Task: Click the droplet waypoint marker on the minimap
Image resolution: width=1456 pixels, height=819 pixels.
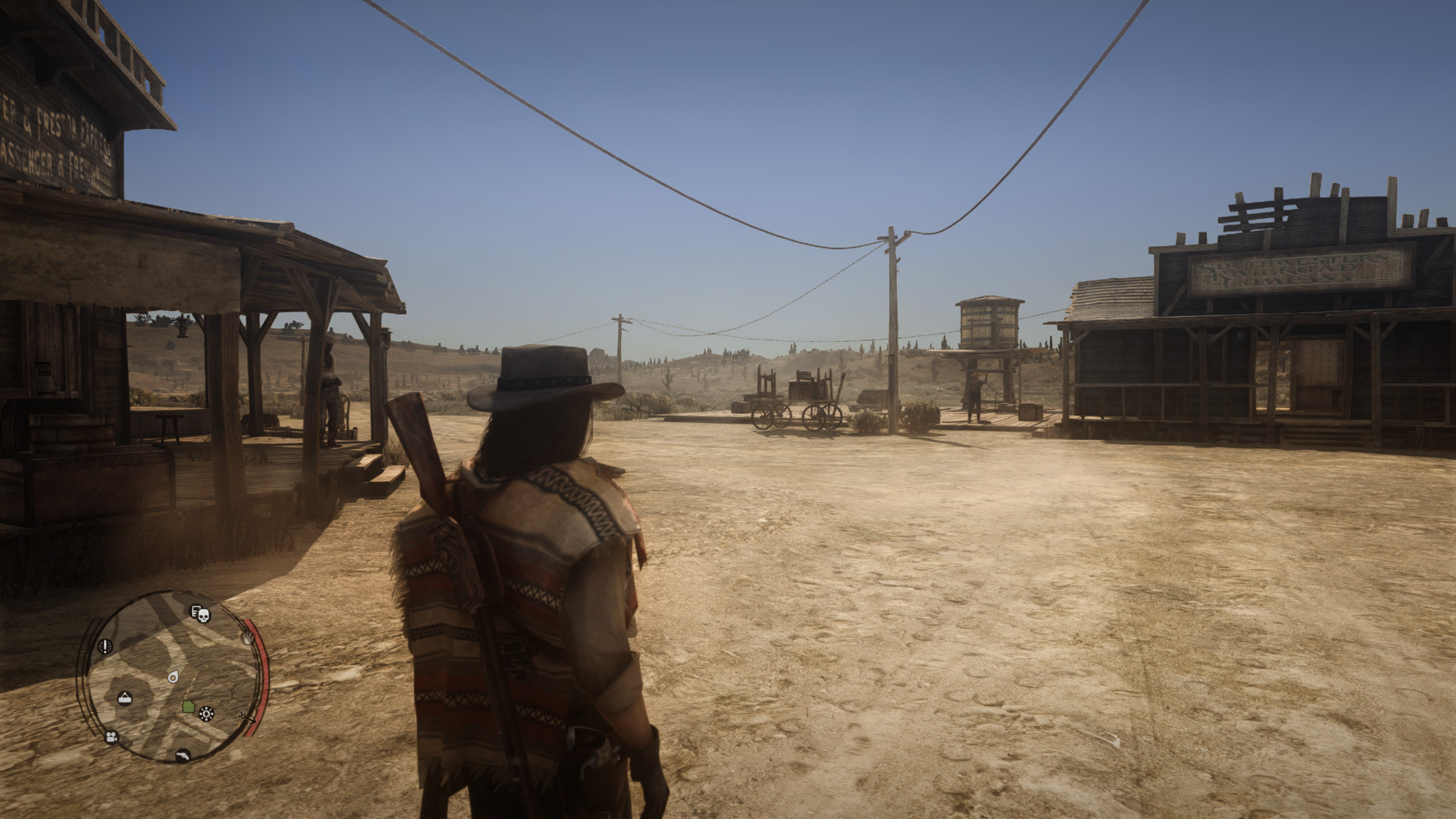Action: point(172,677)
